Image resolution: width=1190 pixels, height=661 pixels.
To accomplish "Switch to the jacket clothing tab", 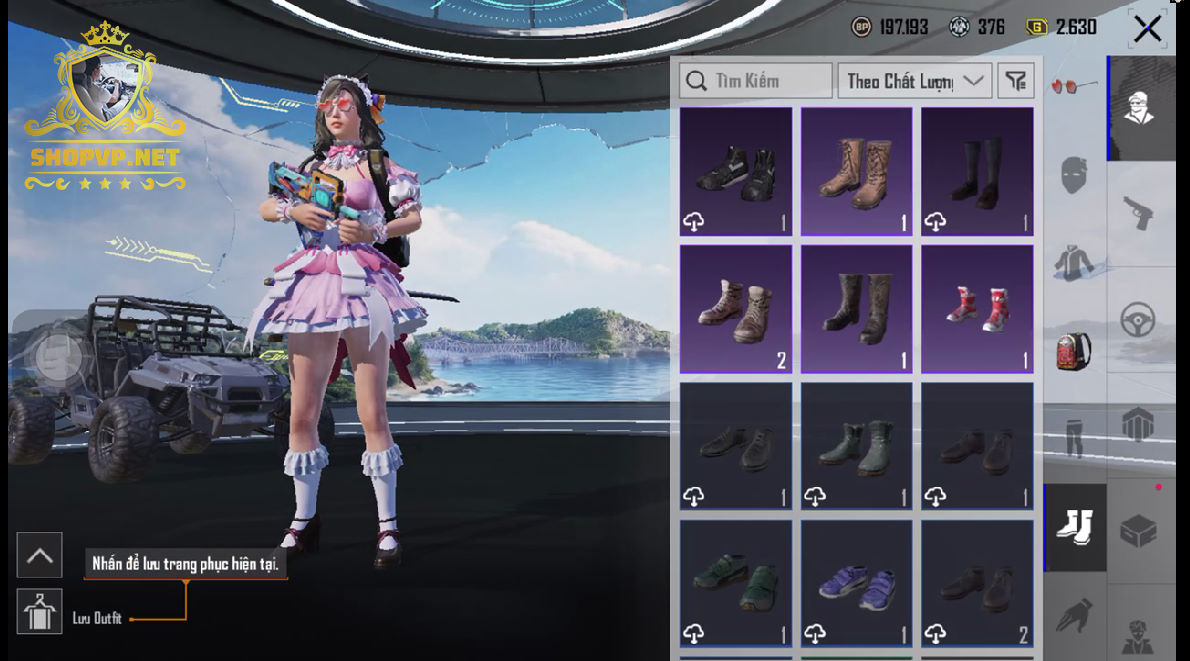I will pos(1074,262).
